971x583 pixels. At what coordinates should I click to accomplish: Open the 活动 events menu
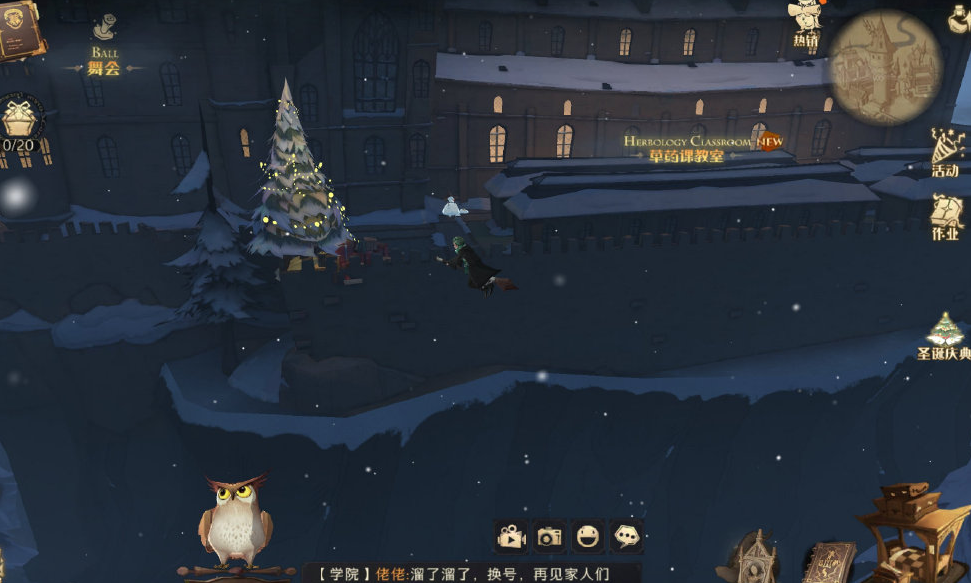pyautogui.click(x=945, y=152)
